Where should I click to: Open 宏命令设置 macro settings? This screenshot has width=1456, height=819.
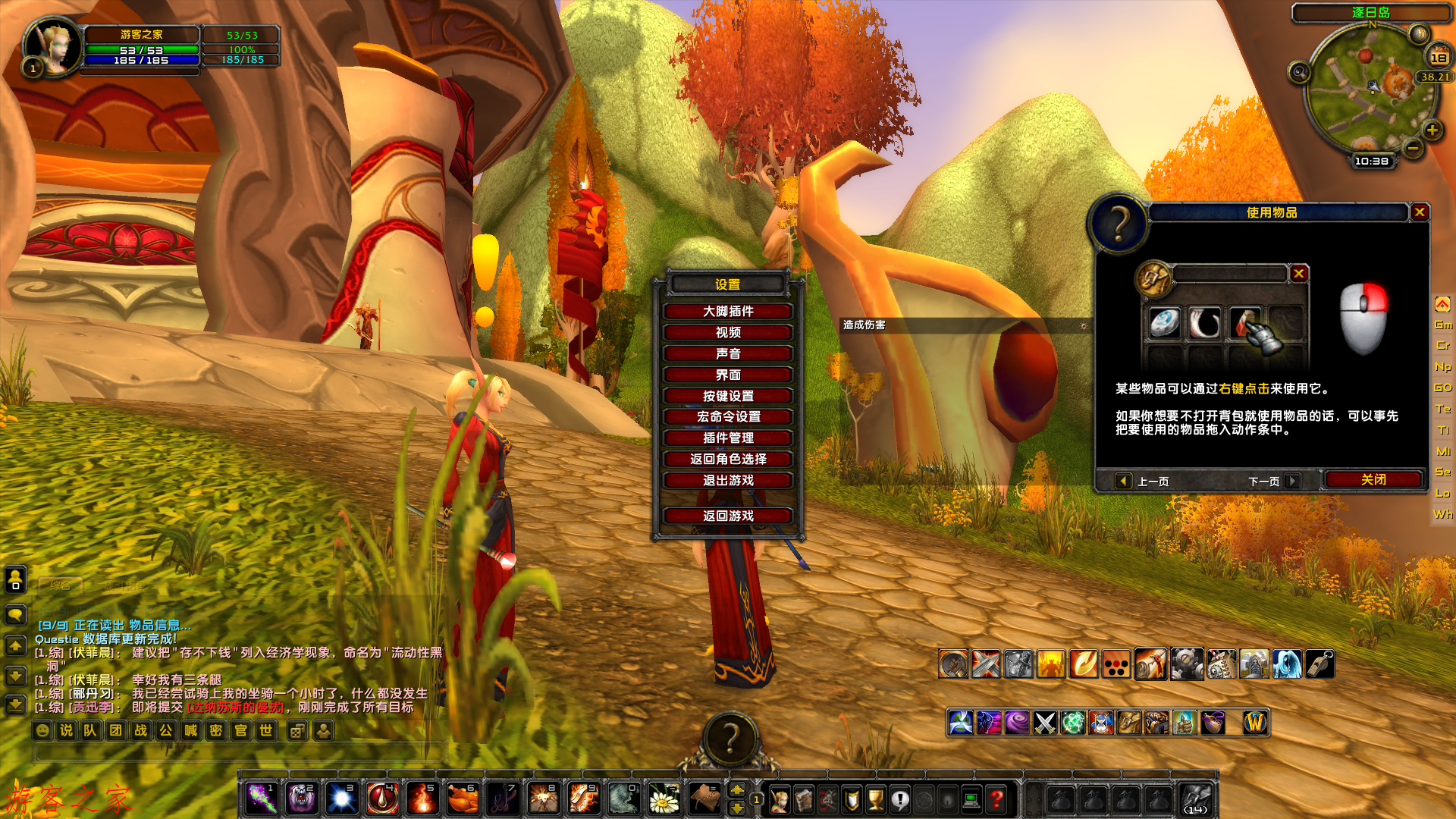click(728, 417)
